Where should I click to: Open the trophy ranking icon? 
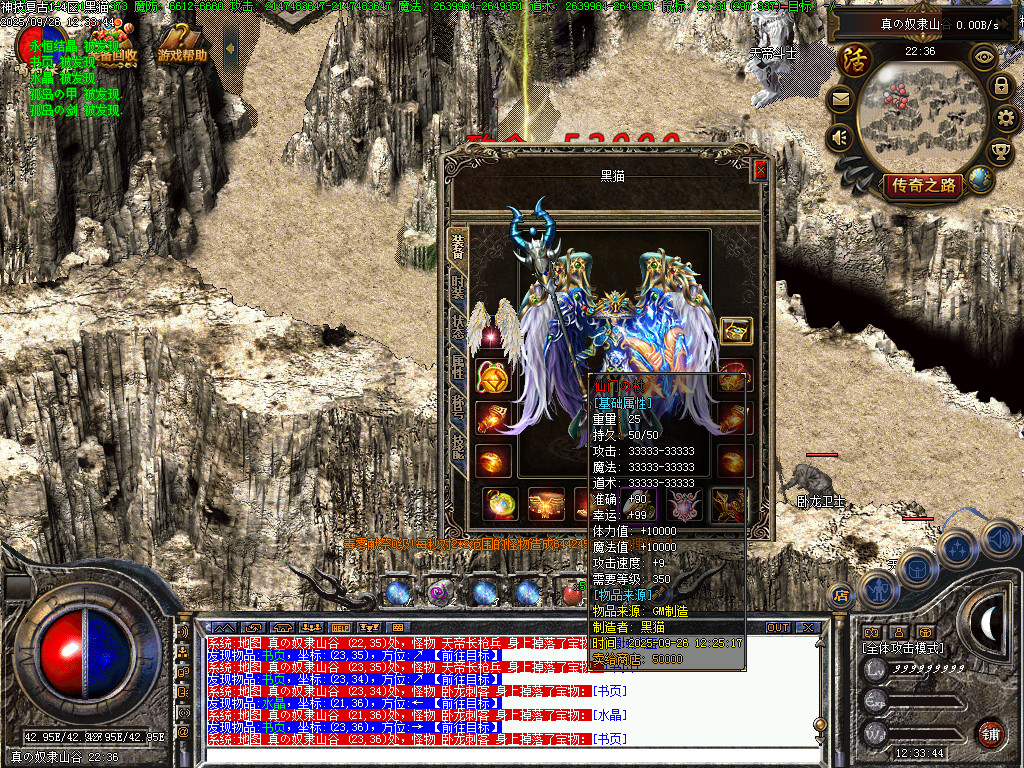pos(1000,152)
